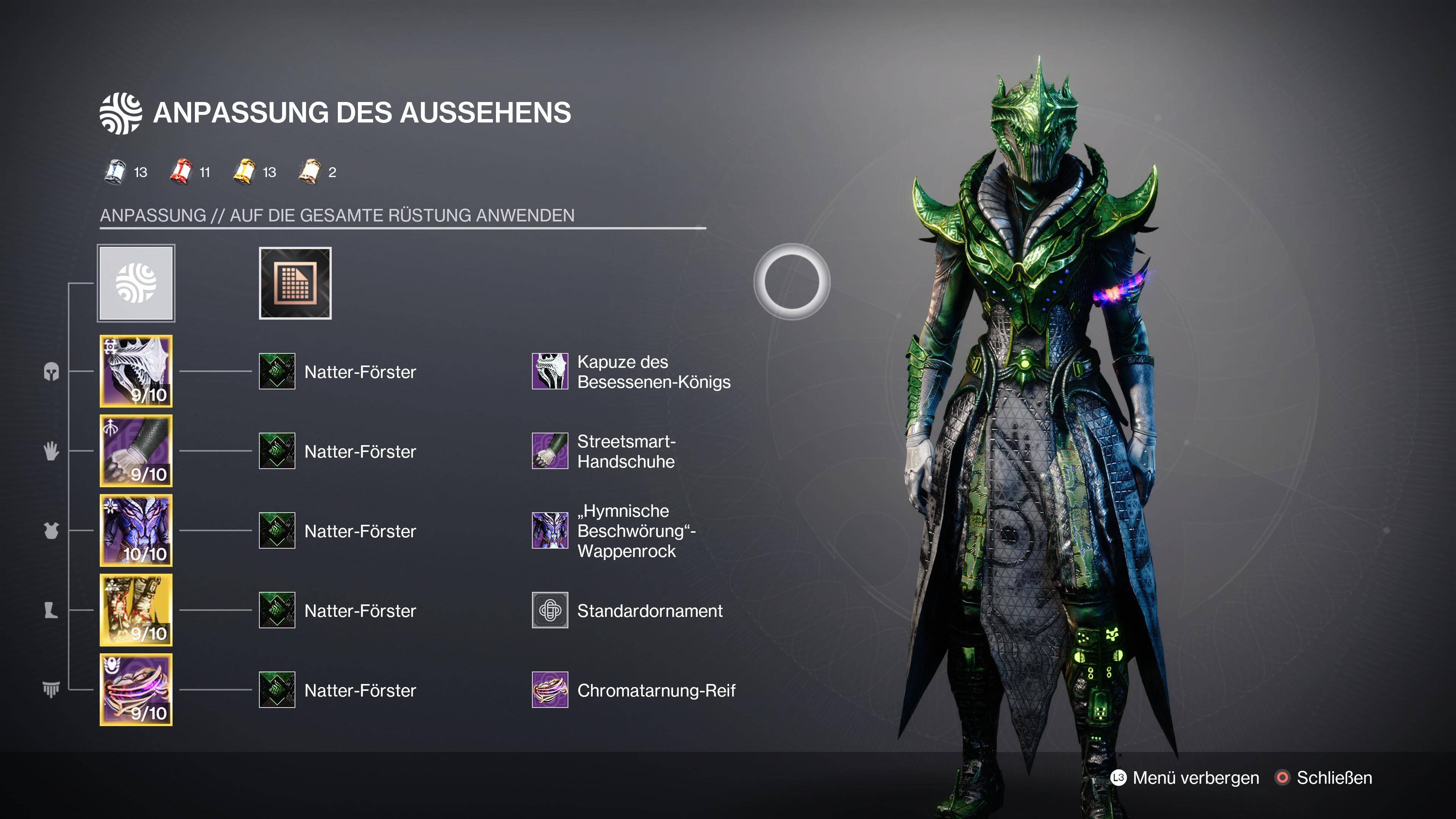The width and height of the screenshot is (1456, 819).
Task: Open the chest robe armor slot
Action: pyautogui.click(x=136, y=531)
